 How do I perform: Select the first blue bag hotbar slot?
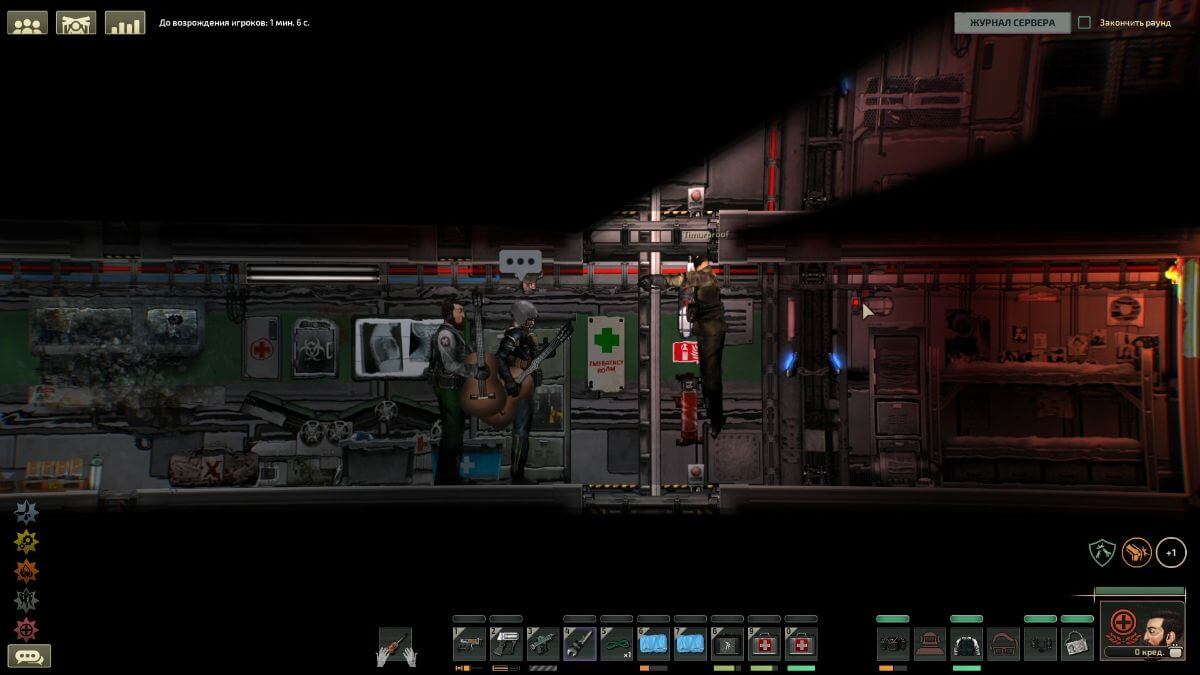pos(654,643)
